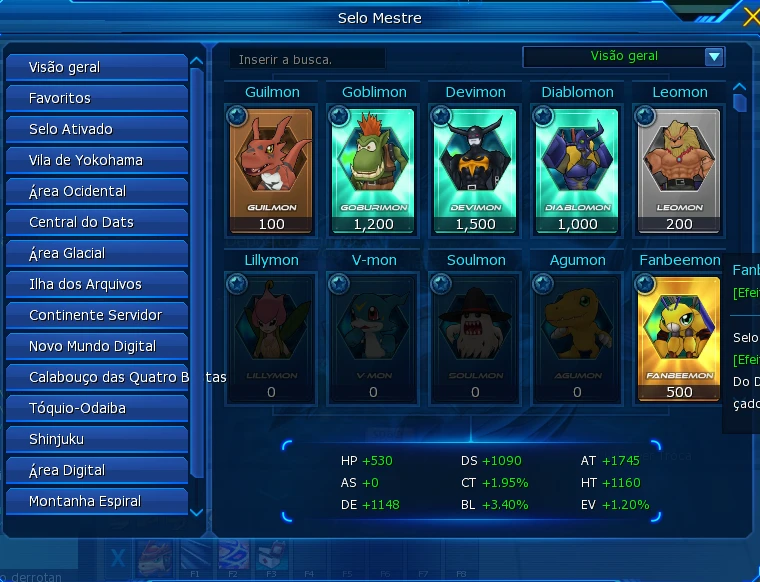Open the Área Glacial entry
This screenshot has width=760, height=582.
point(97,253)
